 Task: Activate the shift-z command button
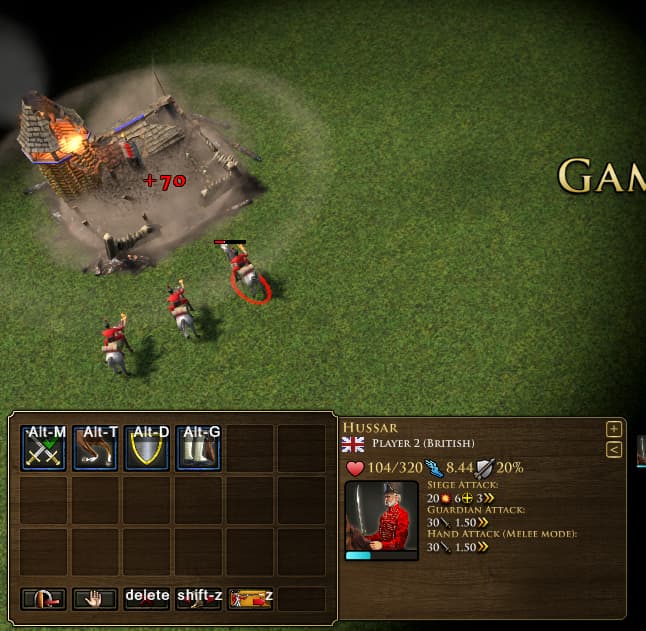tap(199, 598)
